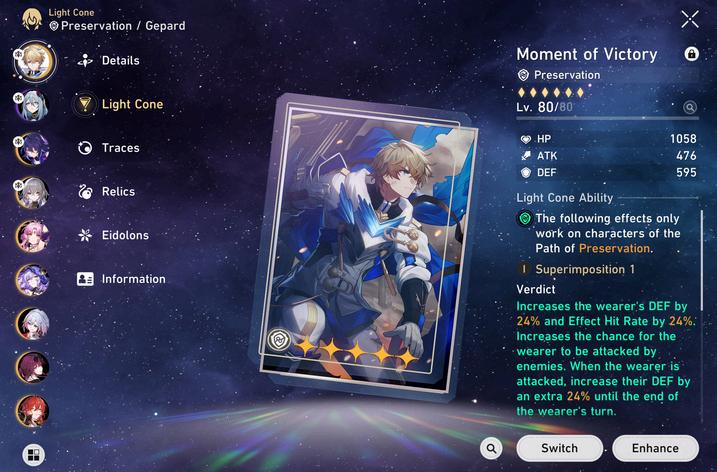Click the Switch light cone button

[559, 448]
